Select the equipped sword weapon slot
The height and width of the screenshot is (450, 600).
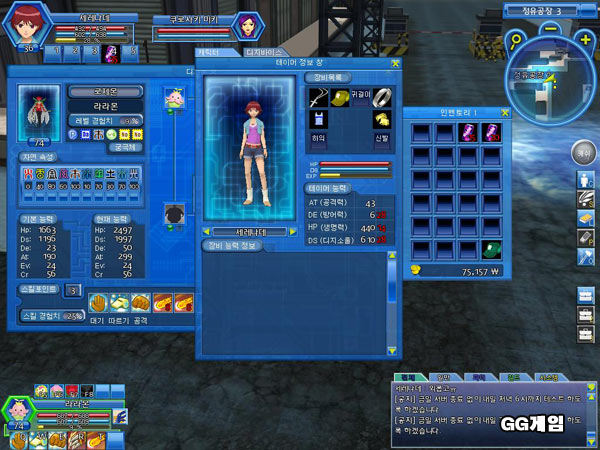tap(316, 96)
